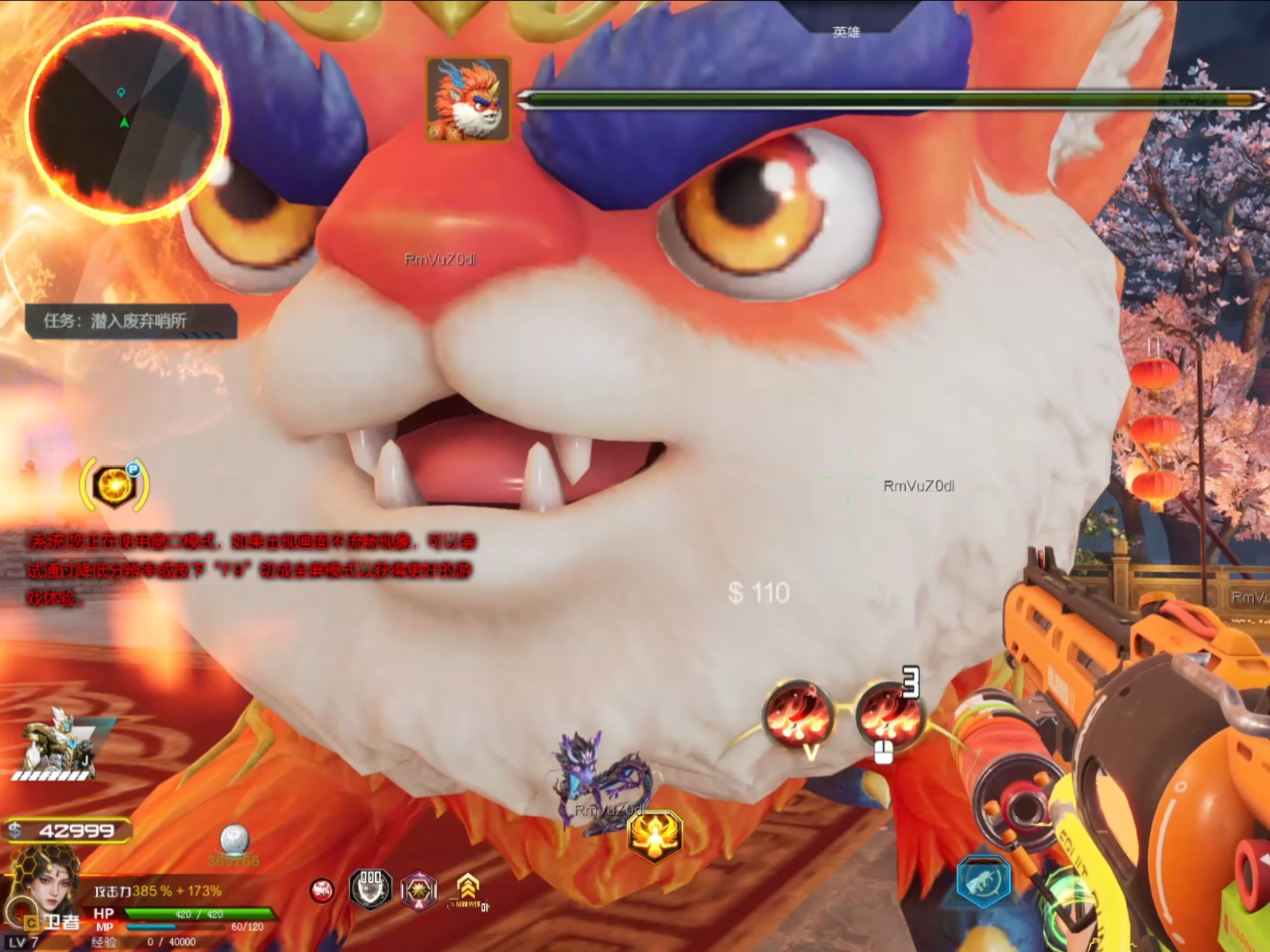Viewport: 1270px width, 952px height.
Task: Activate the golden winged figure ability
Action: [654, 836]
